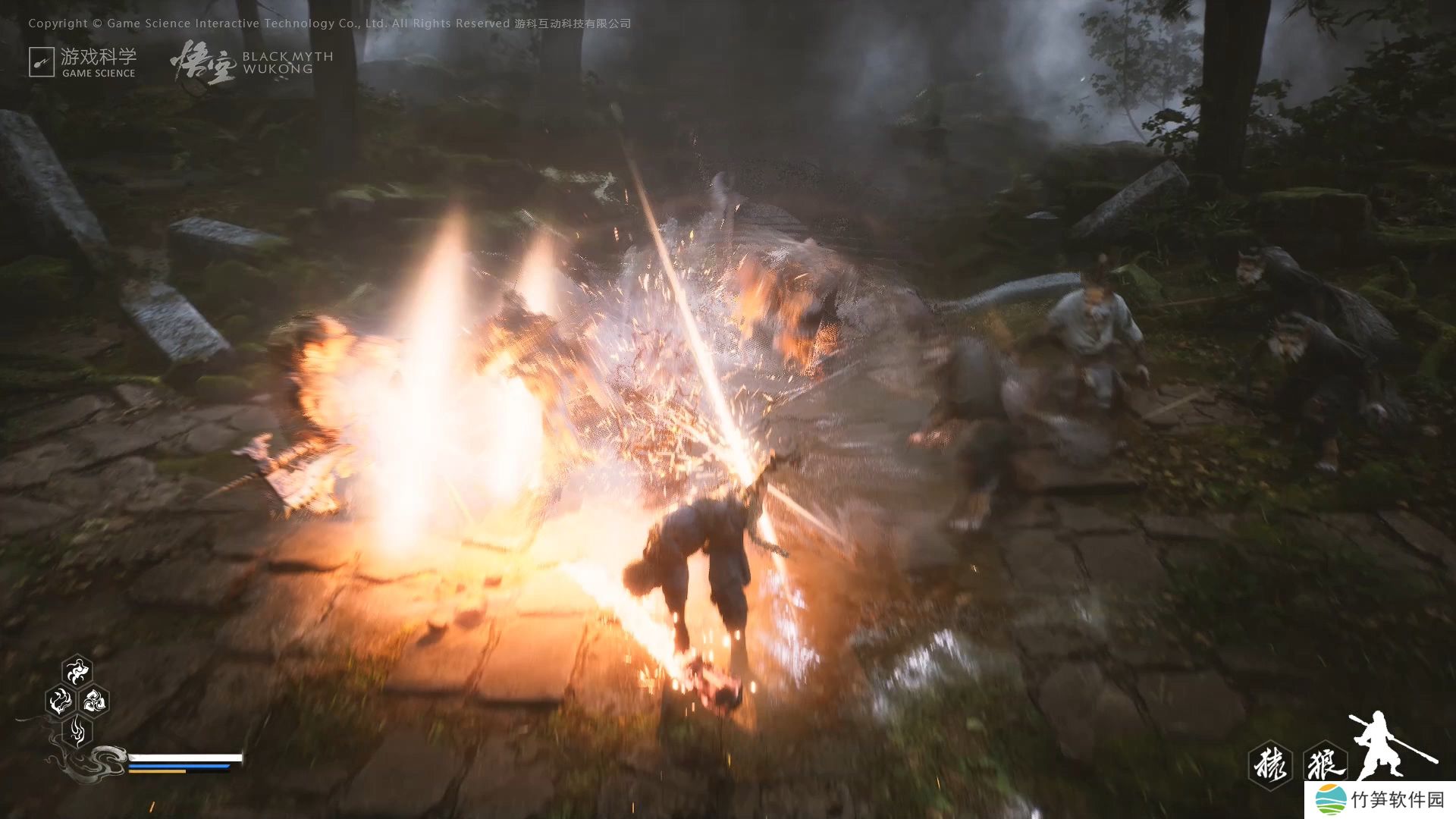The width and height of the screenshot is (1456, 819).
Task: Trigger the triple-swirl hexagon spell icon
Action: pos(94,701)
